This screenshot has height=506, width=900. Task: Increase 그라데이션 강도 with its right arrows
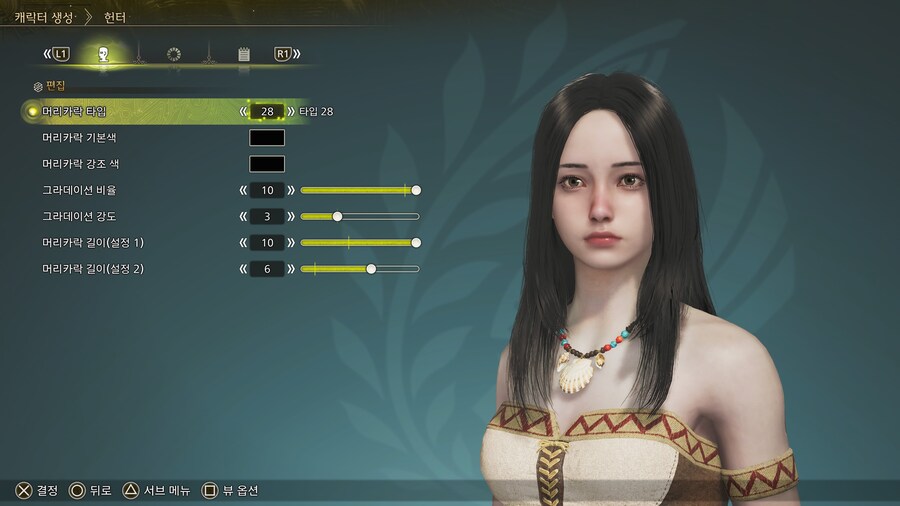coord(291,216)
